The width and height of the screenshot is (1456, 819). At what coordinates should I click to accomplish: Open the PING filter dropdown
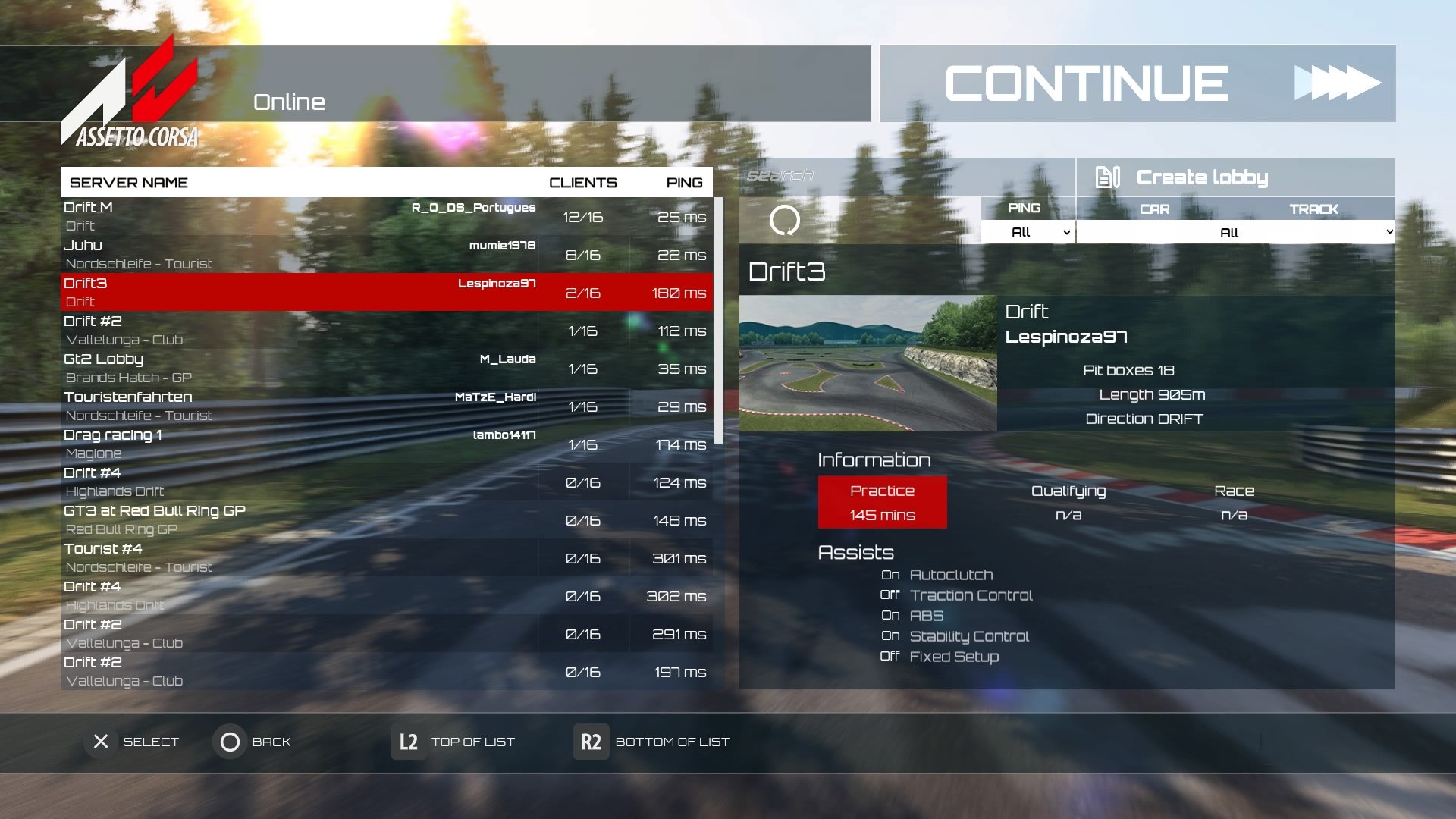[x=1027, y=232]
